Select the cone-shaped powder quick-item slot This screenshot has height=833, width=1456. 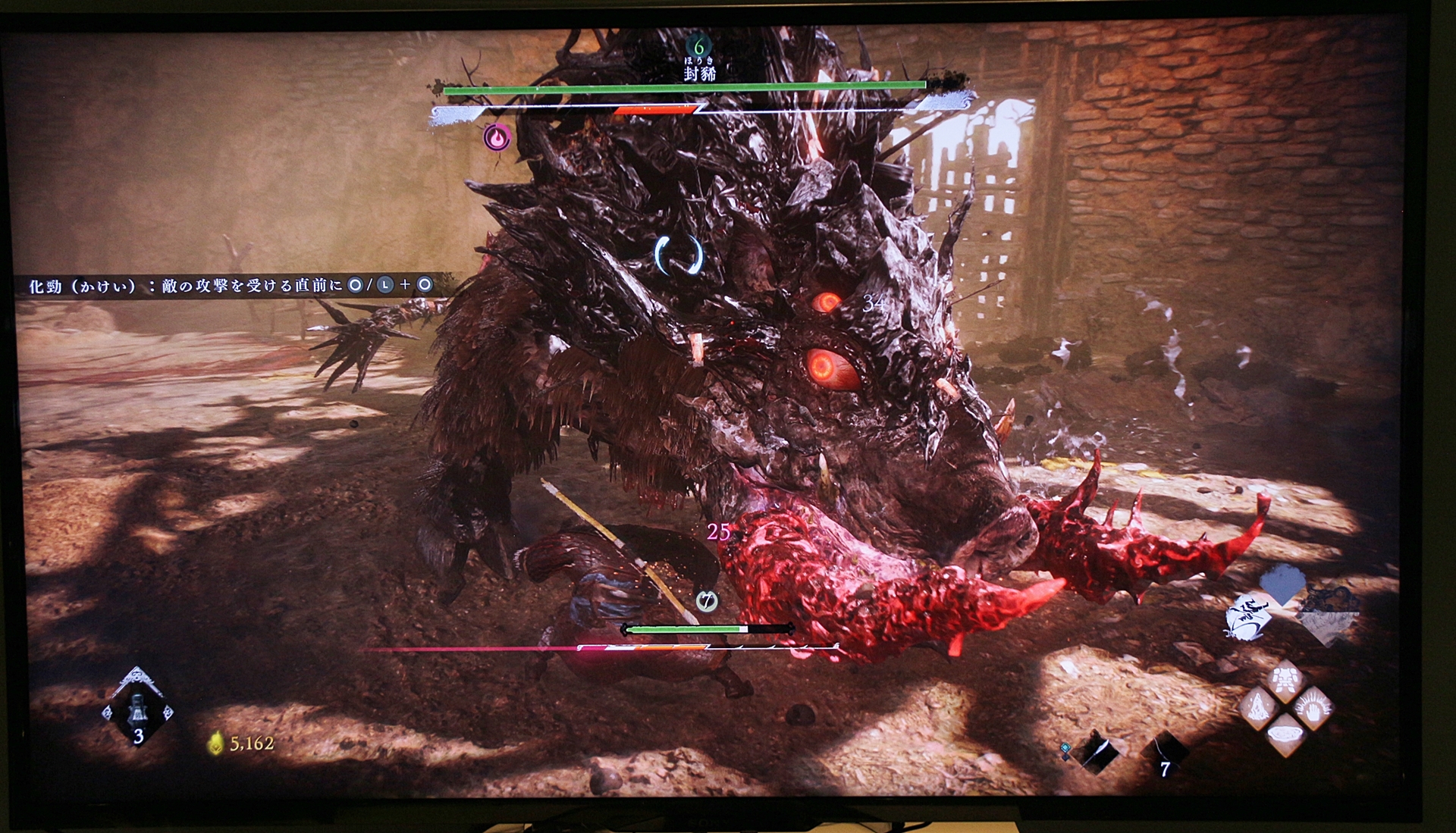[x=1258, y=709]
